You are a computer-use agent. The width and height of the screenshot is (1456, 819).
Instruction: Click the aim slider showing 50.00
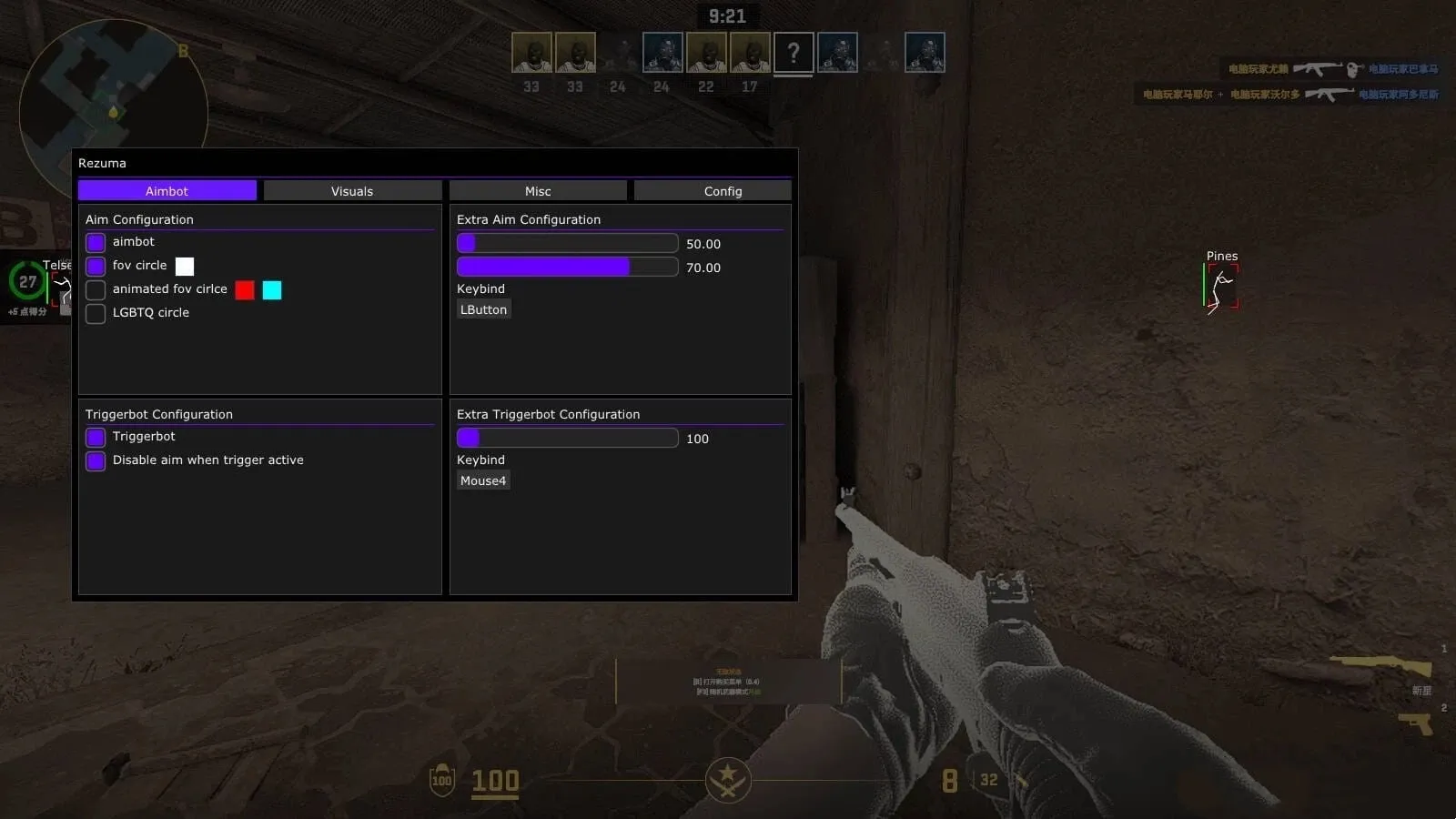point(567,243)
